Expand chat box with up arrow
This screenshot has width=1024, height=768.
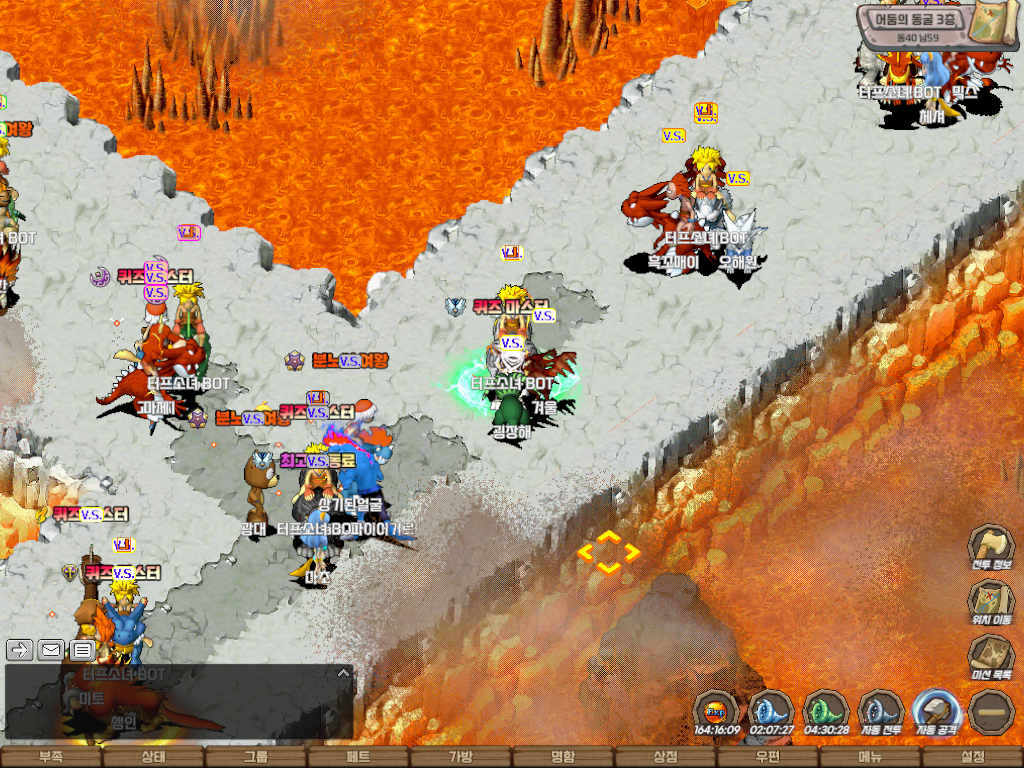pyautogui.click(x=343, y=673)
